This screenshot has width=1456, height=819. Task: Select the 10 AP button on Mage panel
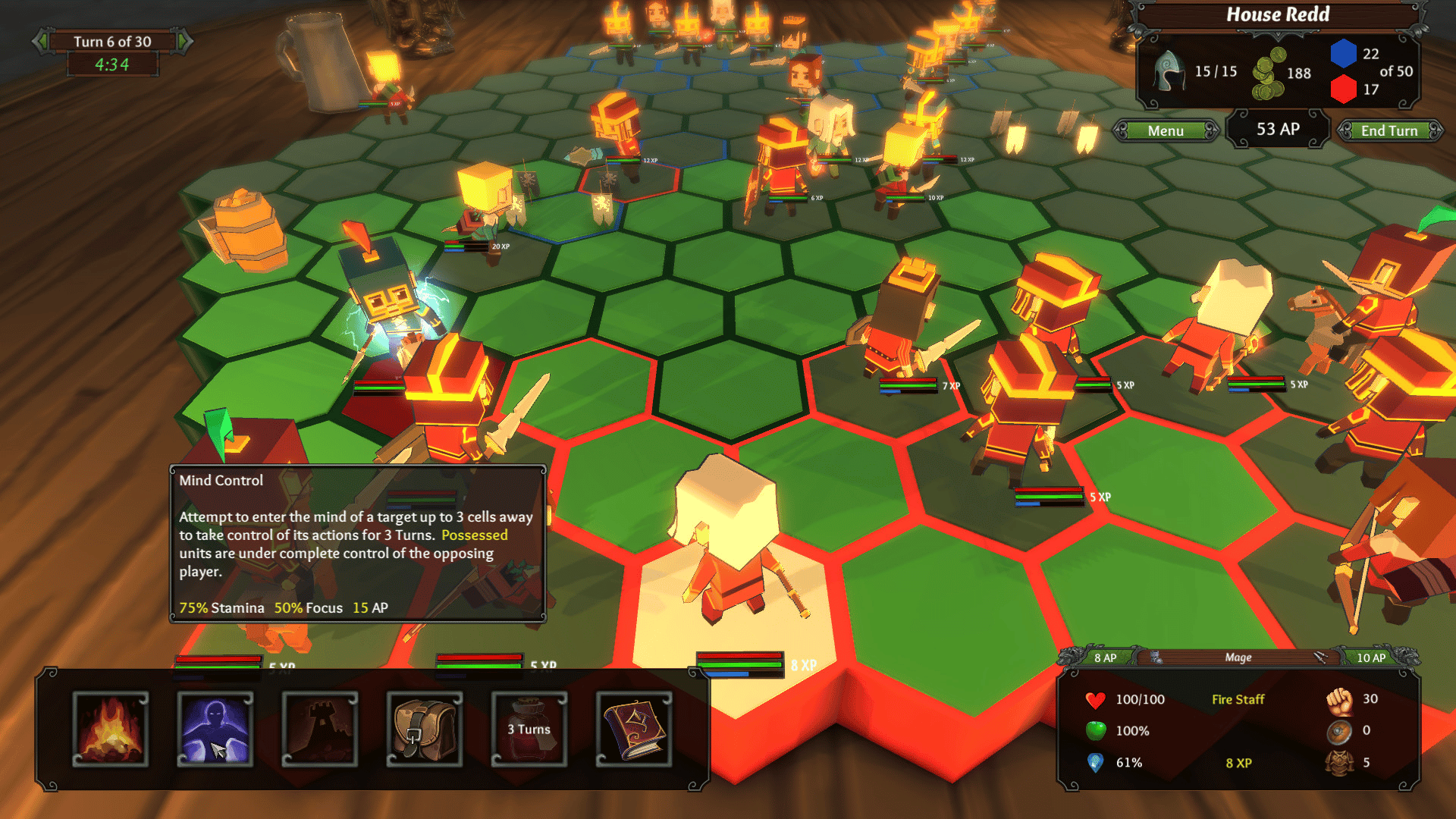(1370, 657)
